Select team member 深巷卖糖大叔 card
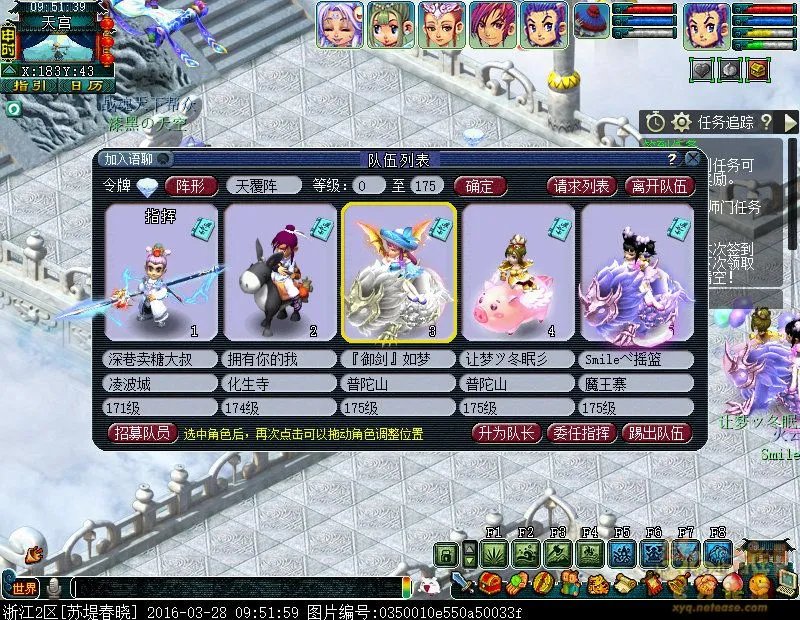 161,272
